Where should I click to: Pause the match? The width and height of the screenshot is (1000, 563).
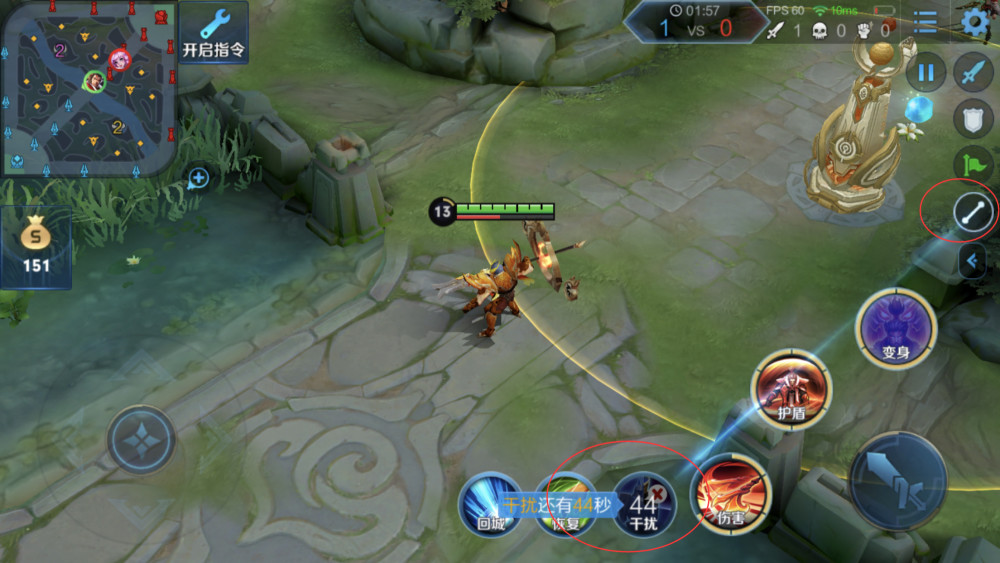point(926,72)
